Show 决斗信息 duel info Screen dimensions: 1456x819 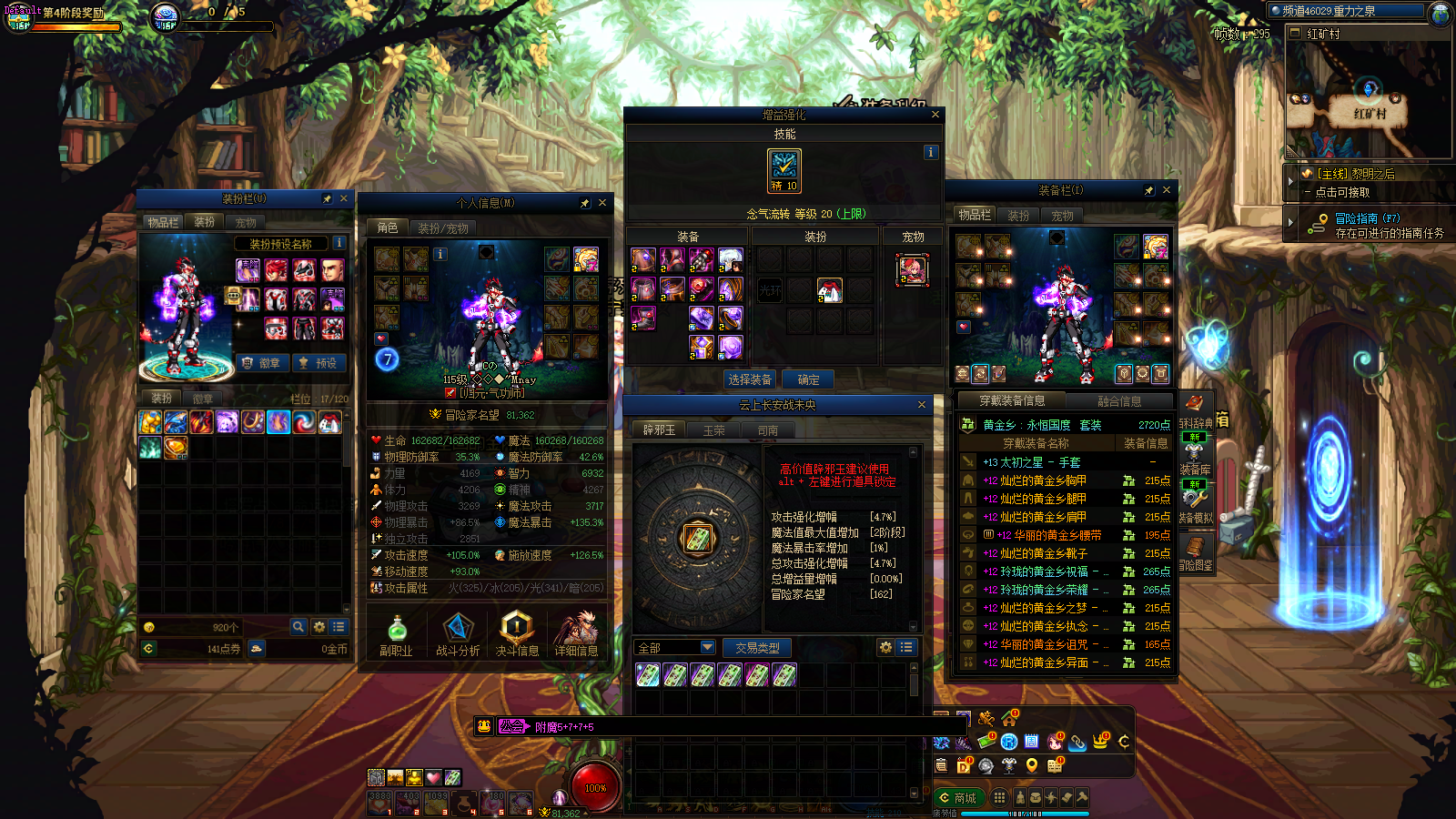click(517, 634)
